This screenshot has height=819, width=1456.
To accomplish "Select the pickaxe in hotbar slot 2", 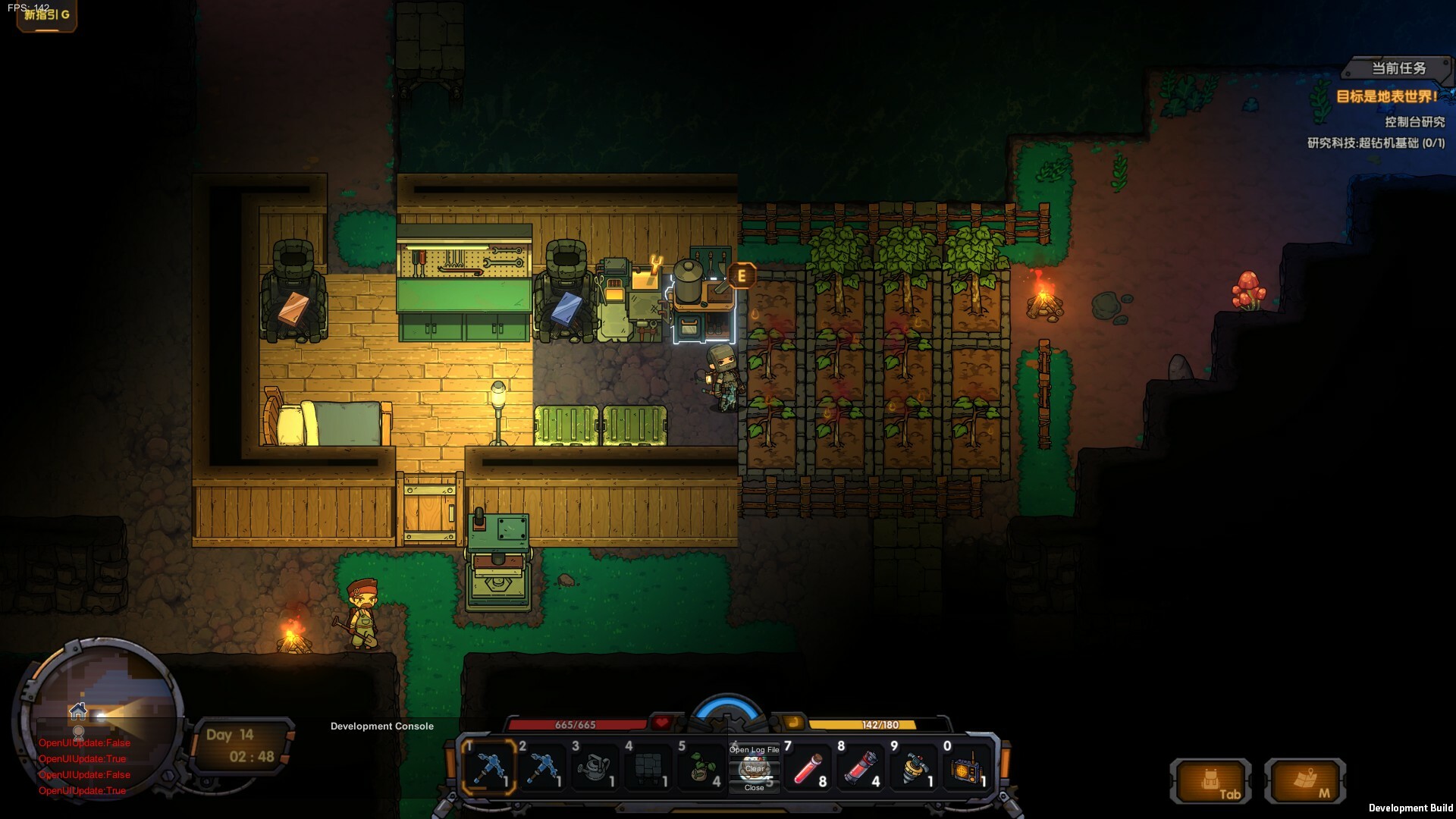I will [x=545, y=767].
